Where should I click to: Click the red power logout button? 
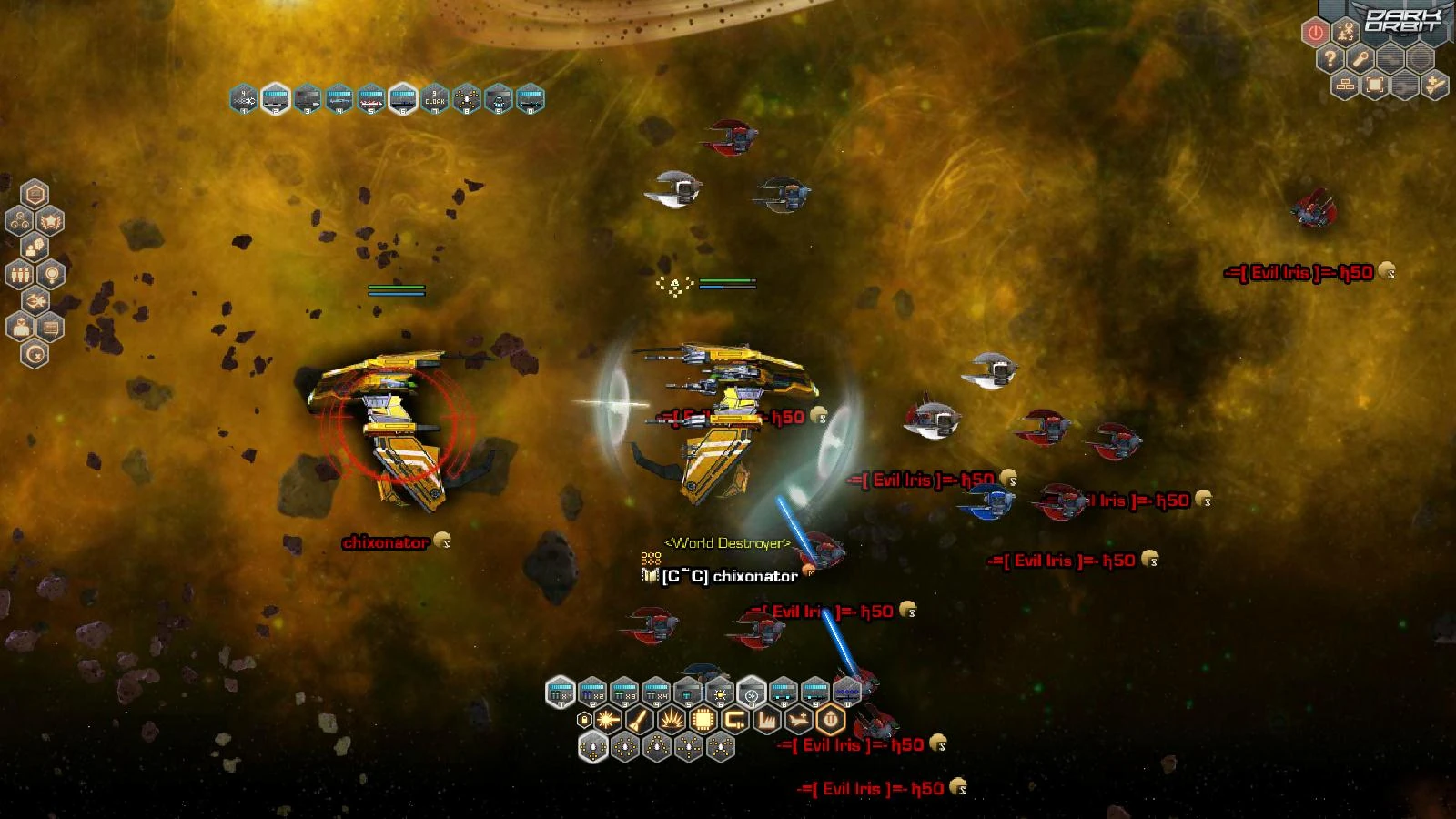tap(1315, 34)
